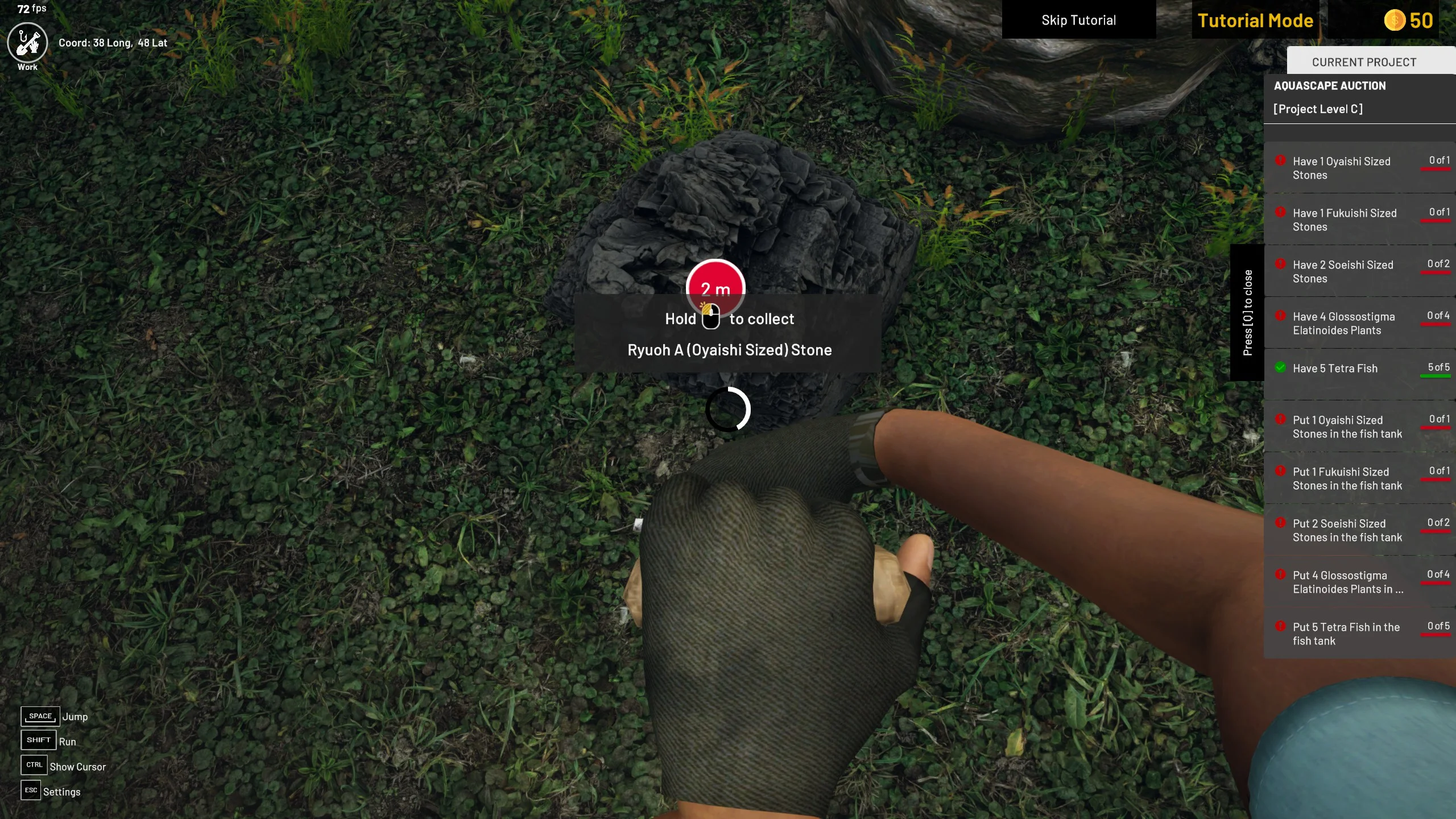Screen dimensions: 1456x819
Task: Select the Have 1 Oyaishi Sized Stones objective
Action: (x=1359, y=168)
